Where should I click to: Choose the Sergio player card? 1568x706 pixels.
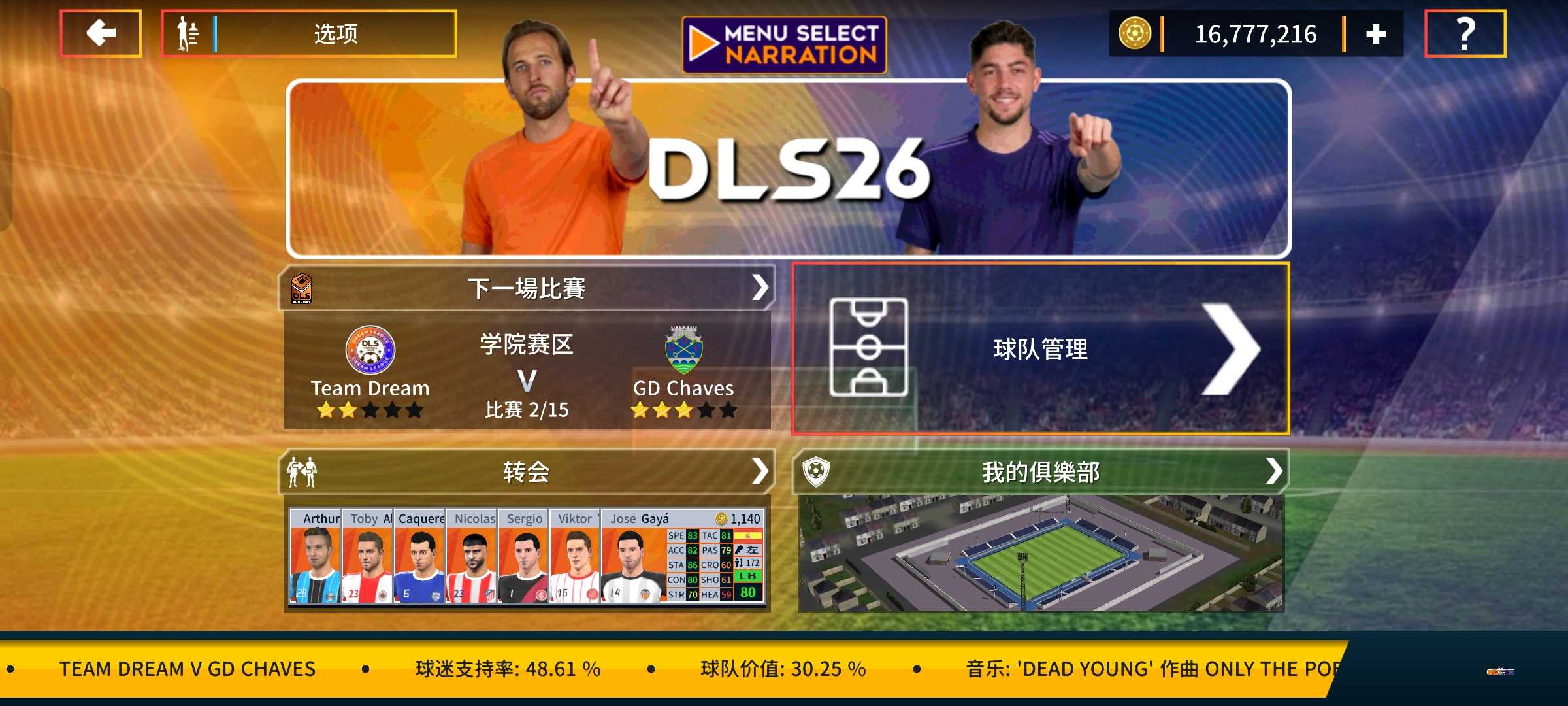click(524, 556)
